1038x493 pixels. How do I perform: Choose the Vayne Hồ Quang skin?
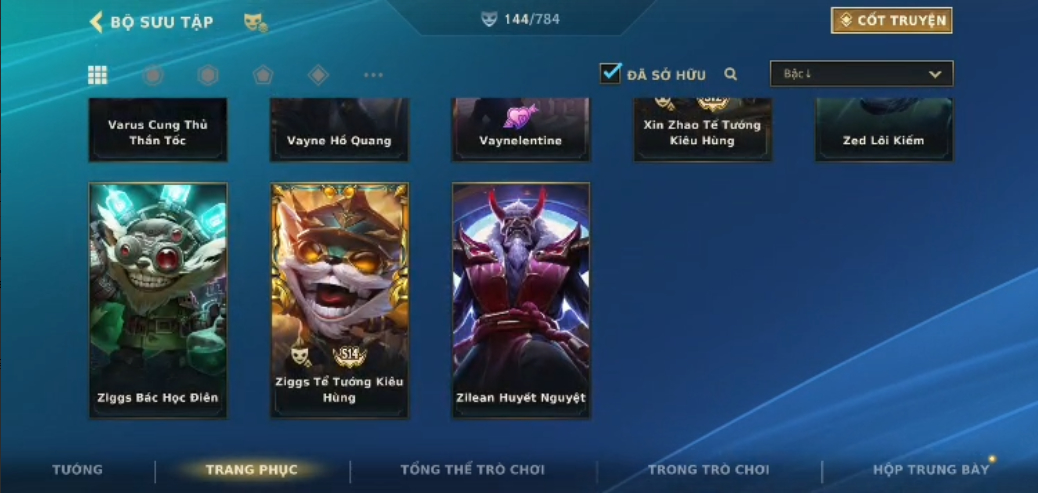(340, 130)
